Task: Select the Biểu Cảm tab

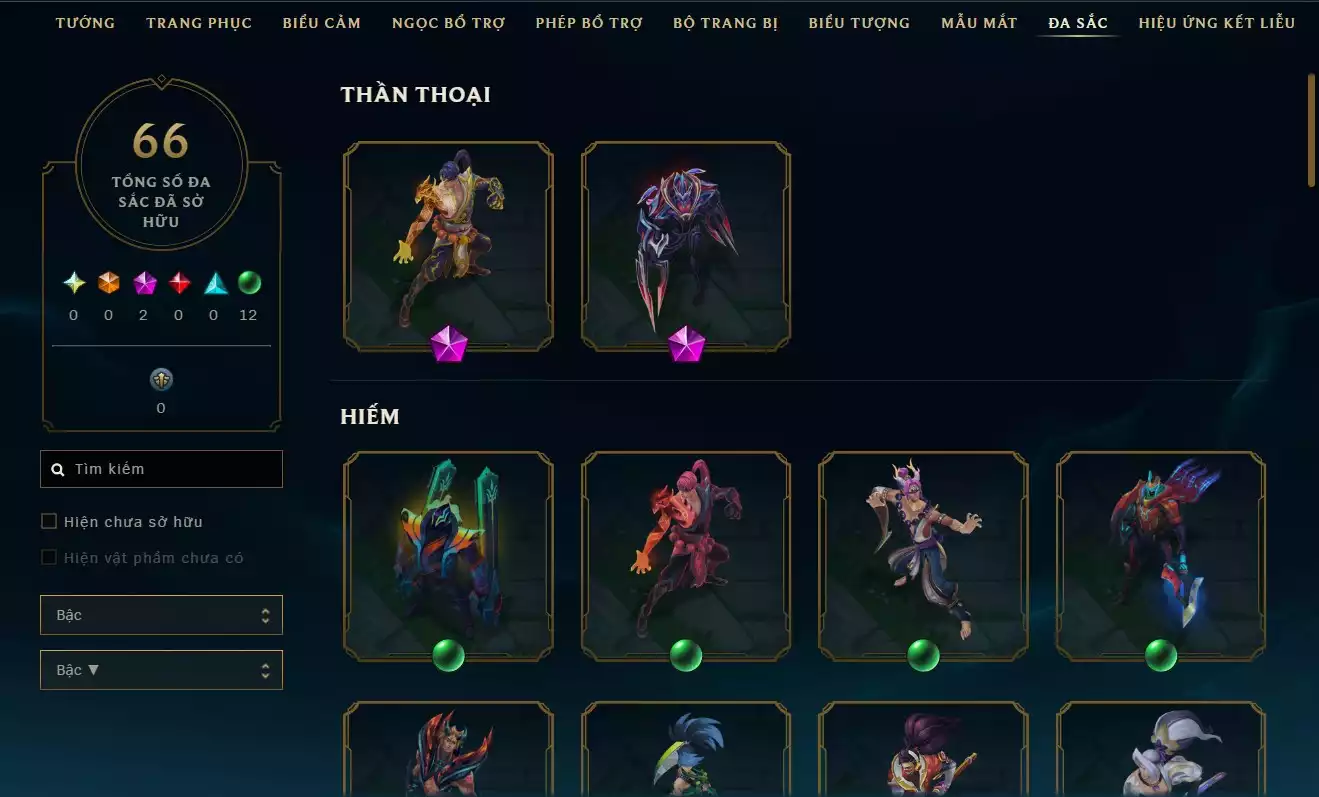Action: (322, 22)
